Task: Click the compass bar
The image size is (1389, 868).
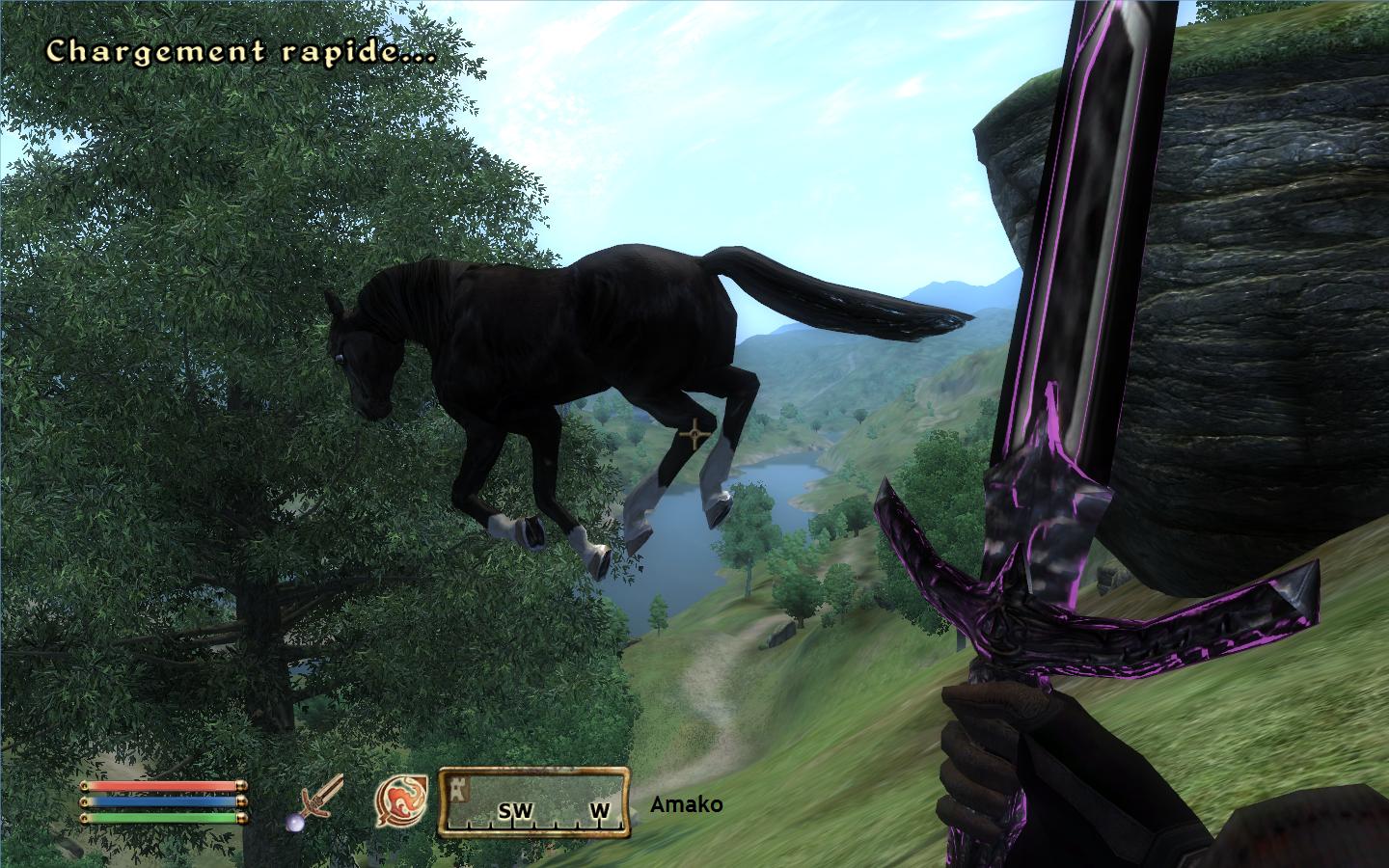Action: [x=534, y=801]
